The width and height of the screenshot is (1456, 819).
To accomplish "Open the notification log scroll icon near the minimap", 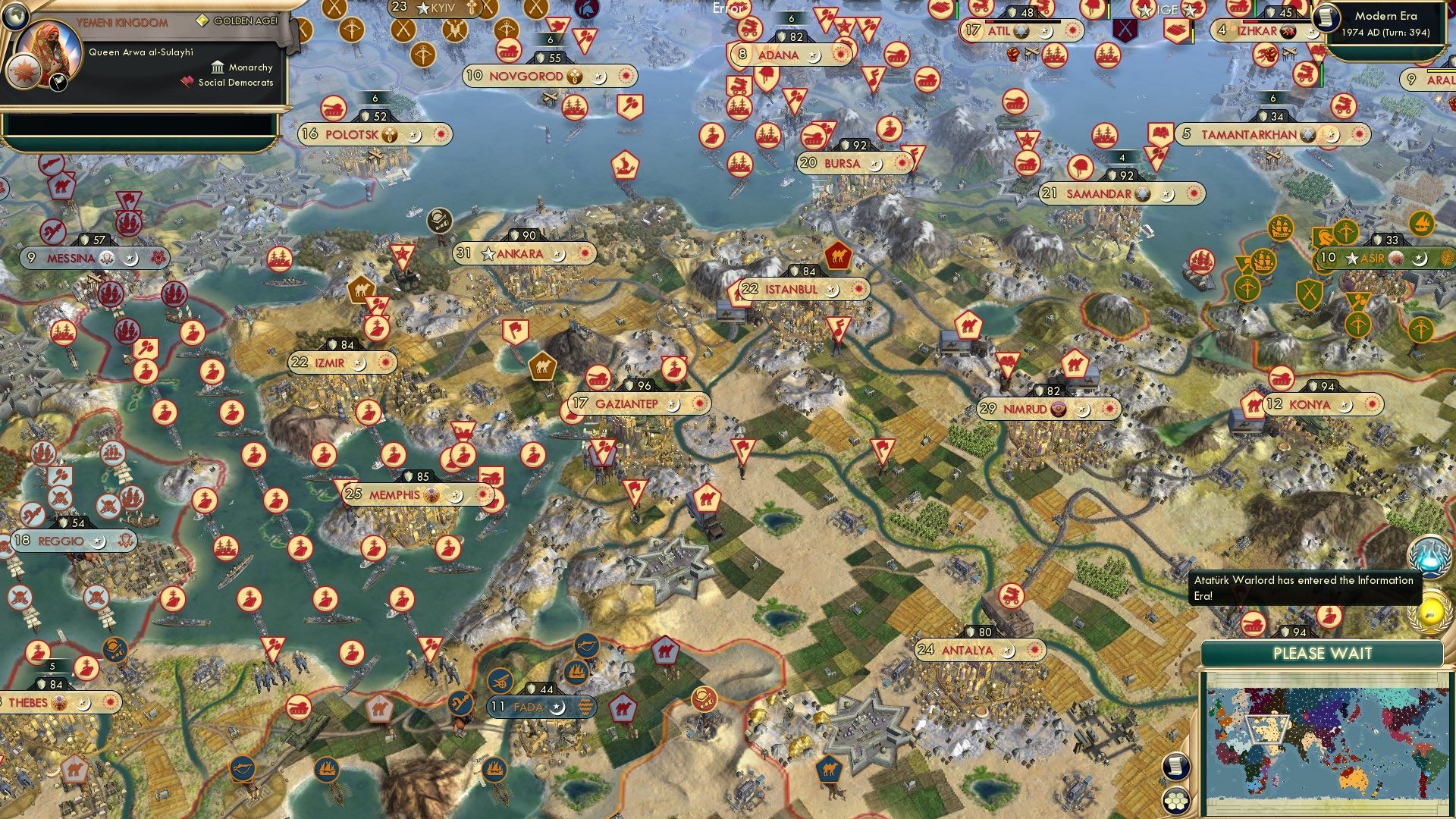I will (x=1176, y=767).
